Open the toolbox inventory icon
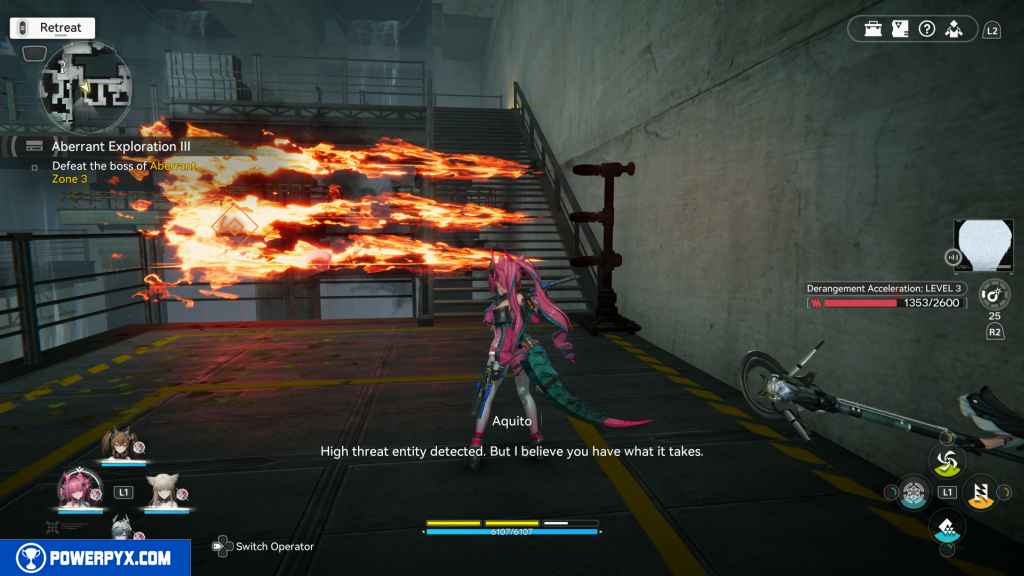 [874, 29]
